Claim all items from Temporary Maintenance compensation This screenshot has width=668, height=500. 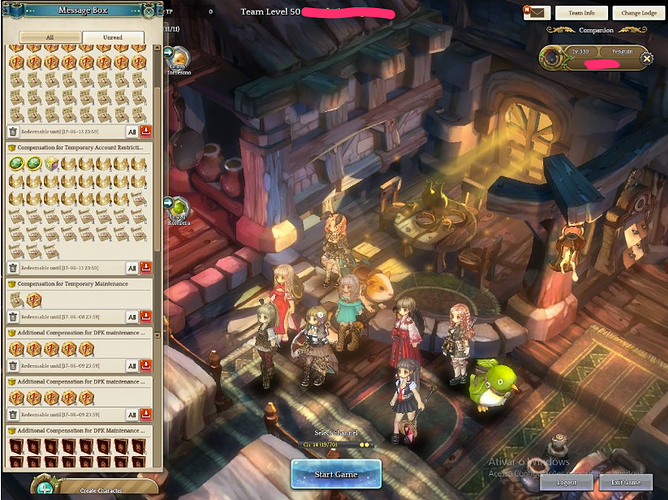point(132,317)
